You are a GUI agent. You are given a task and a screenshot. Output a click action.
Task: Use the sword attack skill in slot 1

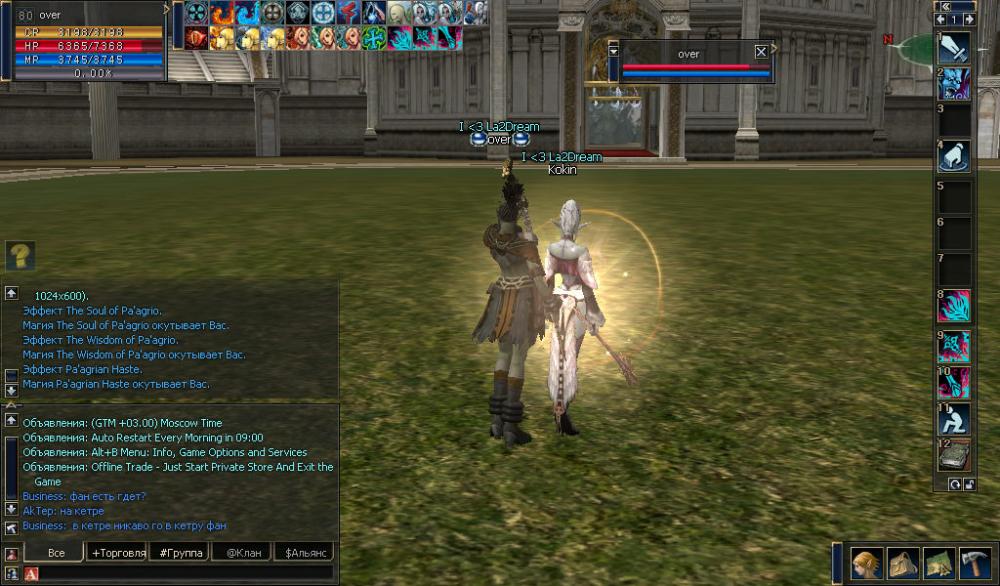[x=955, y=47]
